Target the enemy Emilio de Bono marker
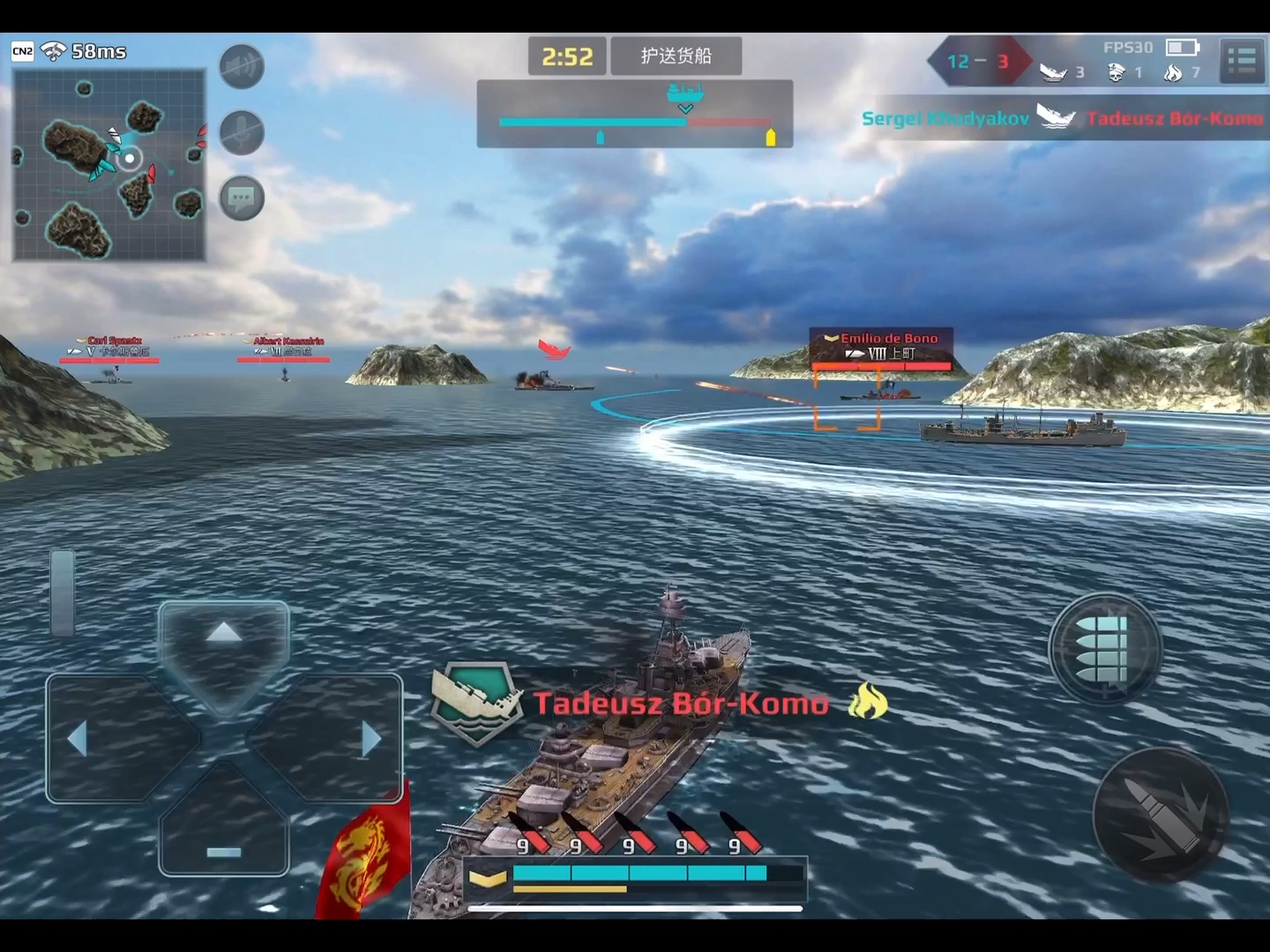The width and height of the screenshot is (1270, 952). [x=880, y=346]
